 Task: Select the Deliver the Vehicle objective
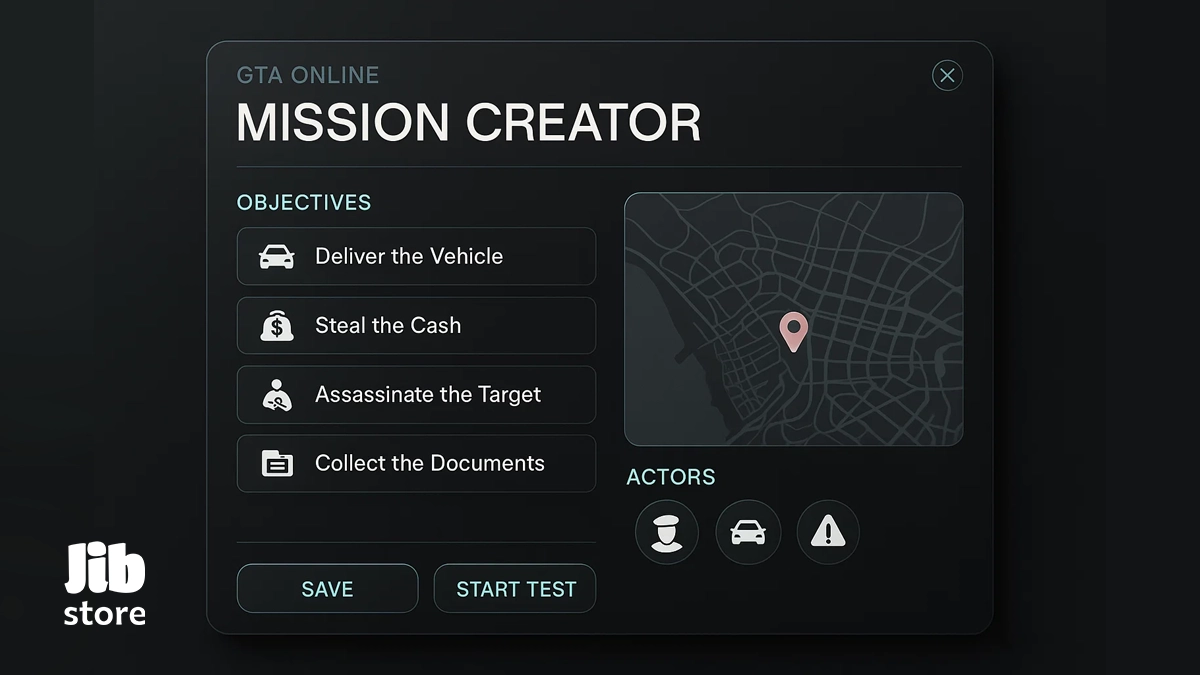pyautogui.click(x=416, y=256)
